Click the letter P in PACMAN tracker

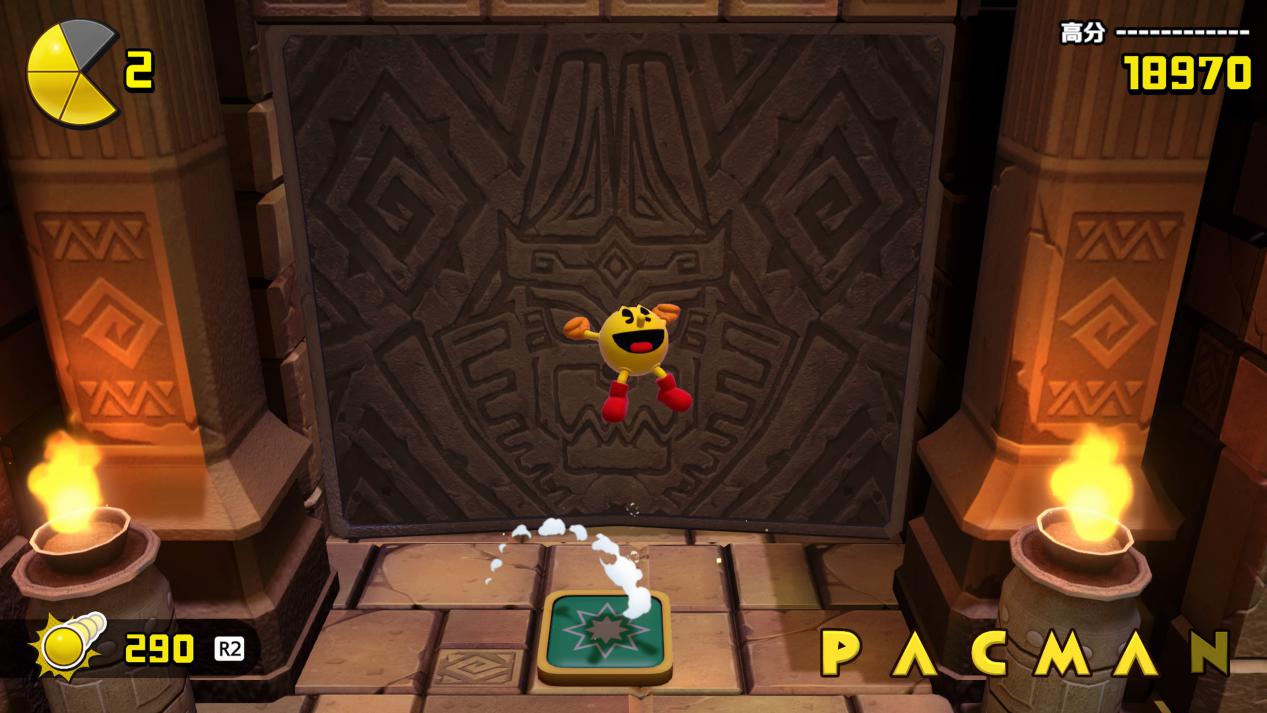[x=842, y=653]
